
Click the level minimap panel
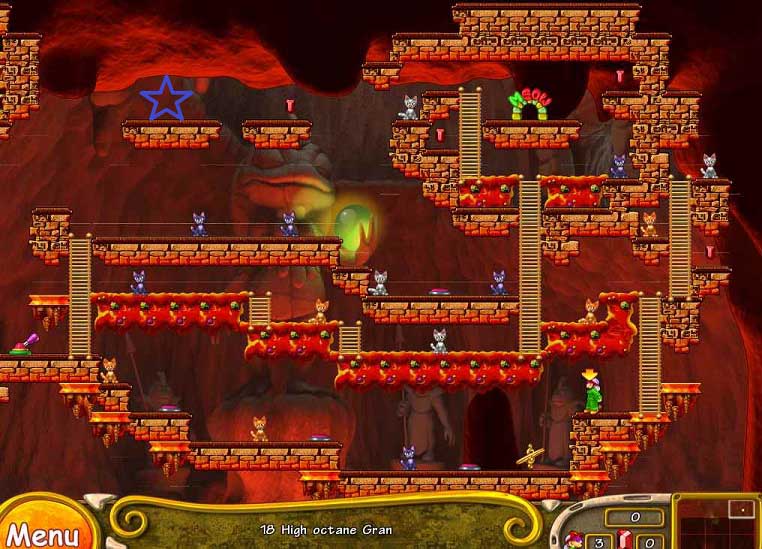tap(716, 522)
